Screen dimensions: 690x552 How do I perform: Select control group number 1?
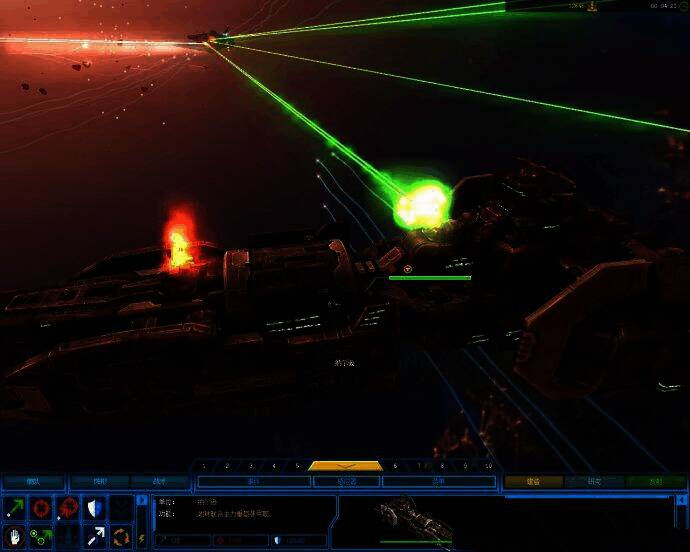point(204,466)
